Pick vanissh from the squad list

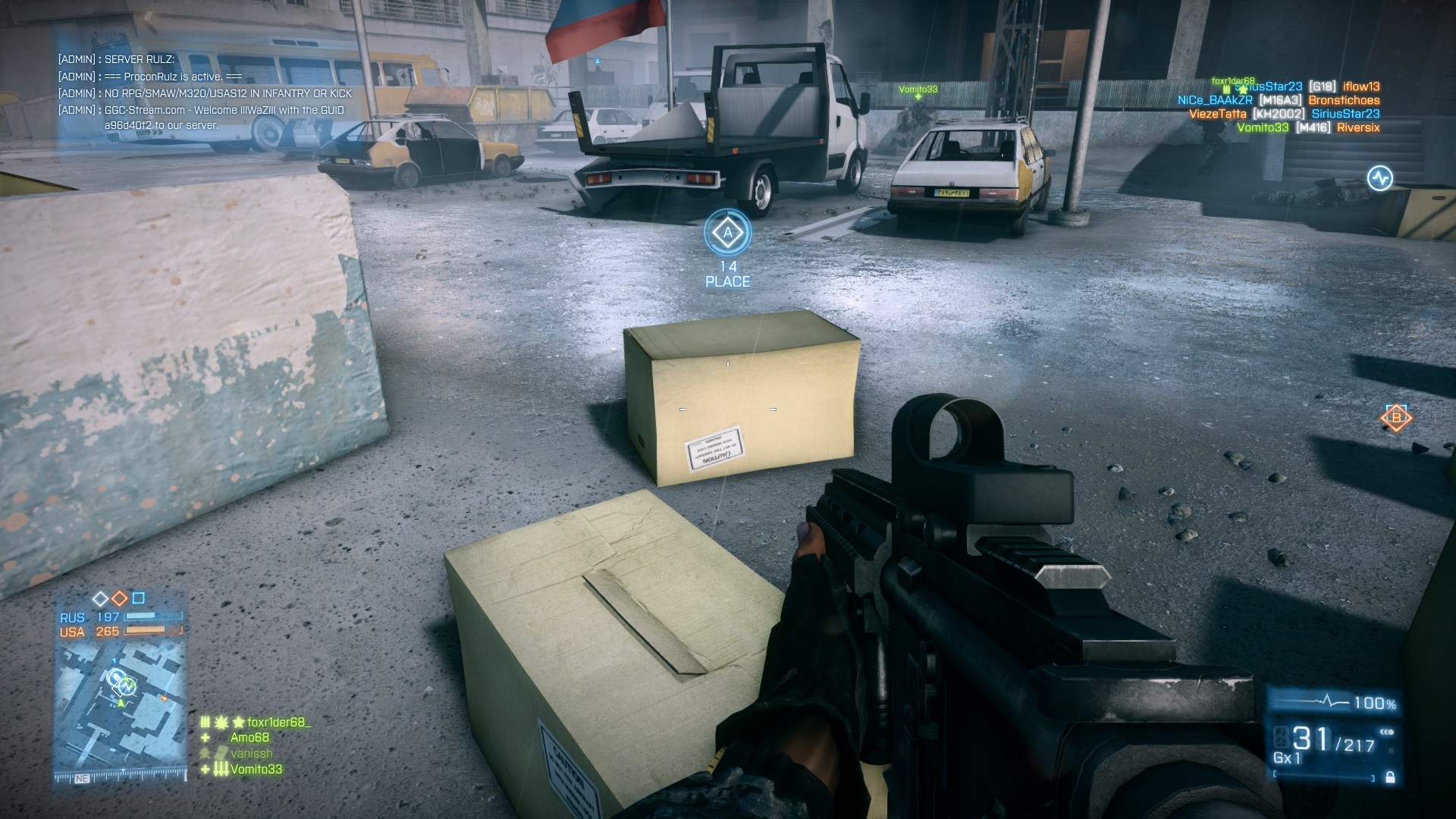point(251,753)
